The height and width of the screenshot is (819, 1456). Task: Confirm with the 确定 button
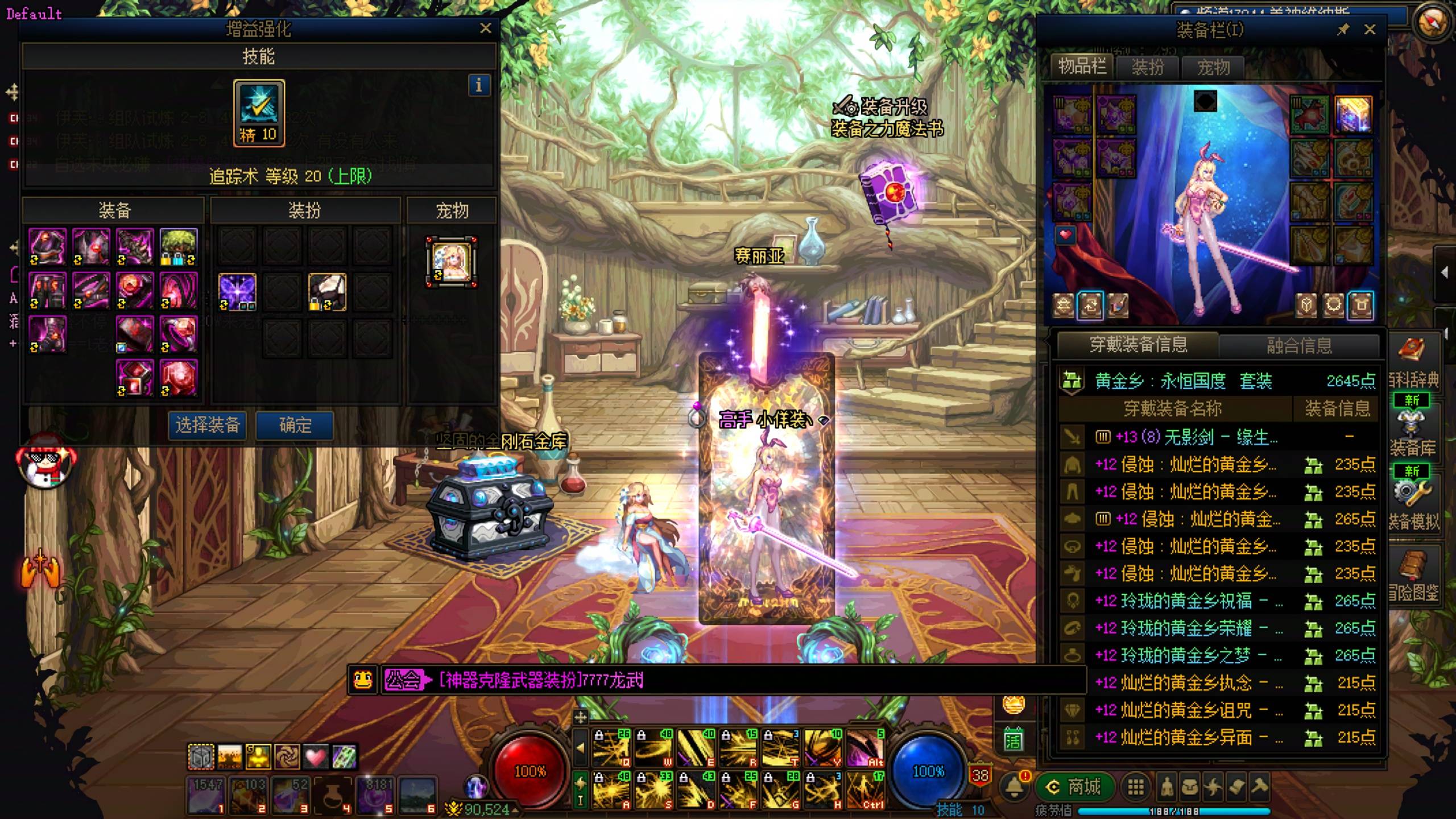point(295,425)
